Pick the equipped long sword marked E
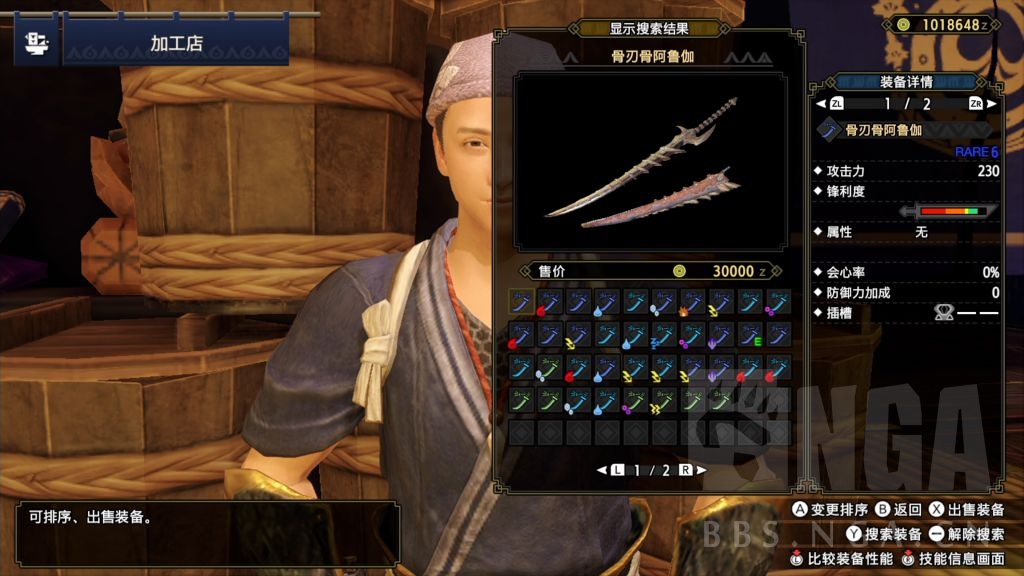Screen dimensions: 1024x576 (750, 335)
